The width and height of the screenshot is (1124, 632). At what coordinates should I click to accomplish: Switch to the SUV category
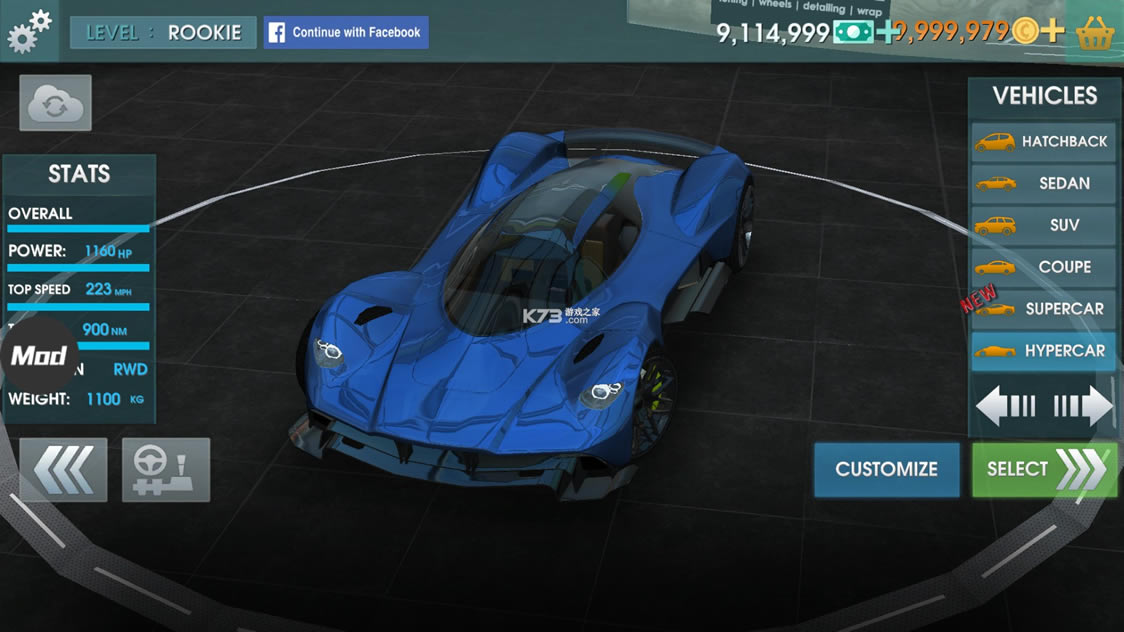[1043, 226]
